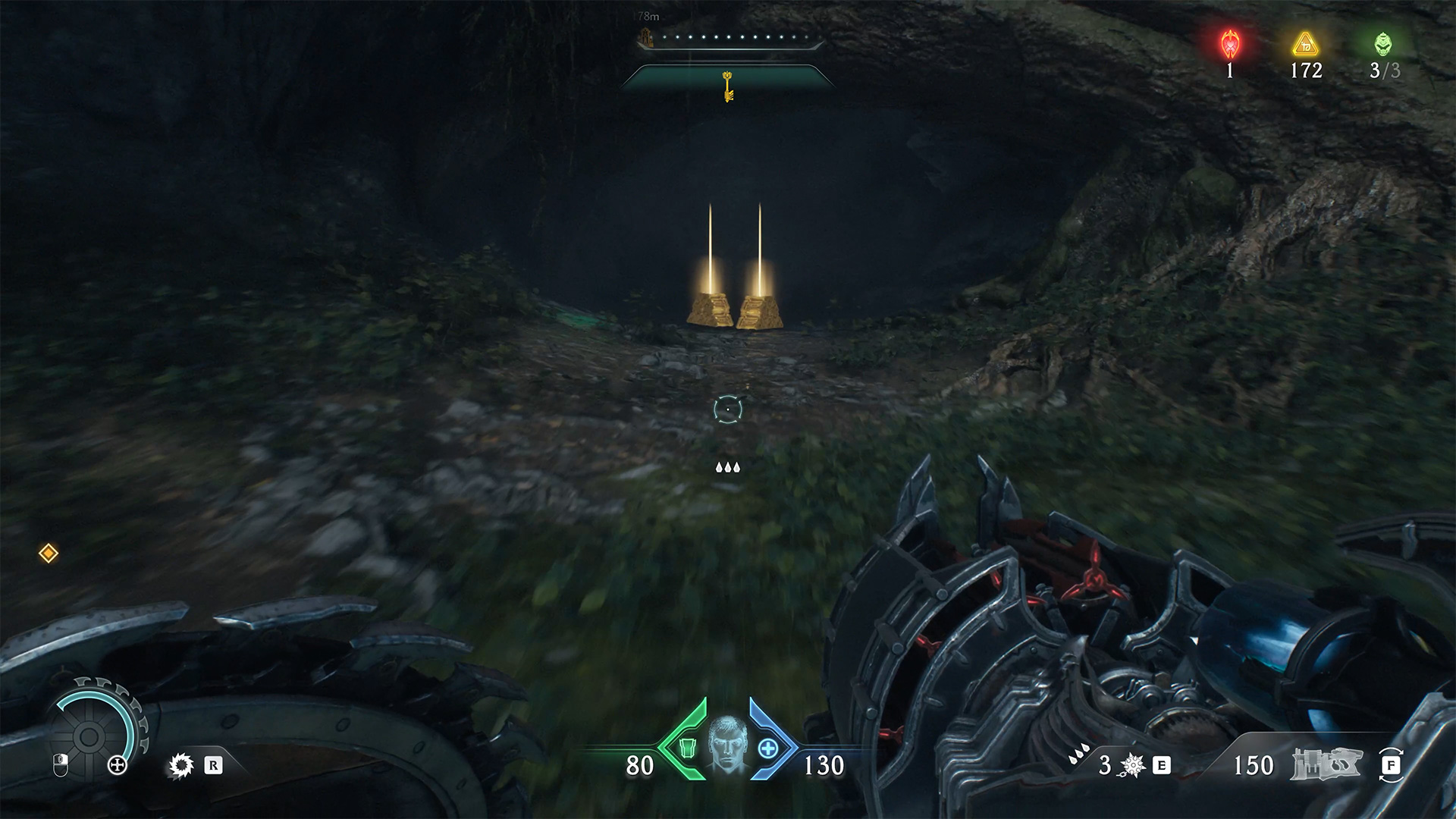Click the yellow gold currency icon

1305,45
